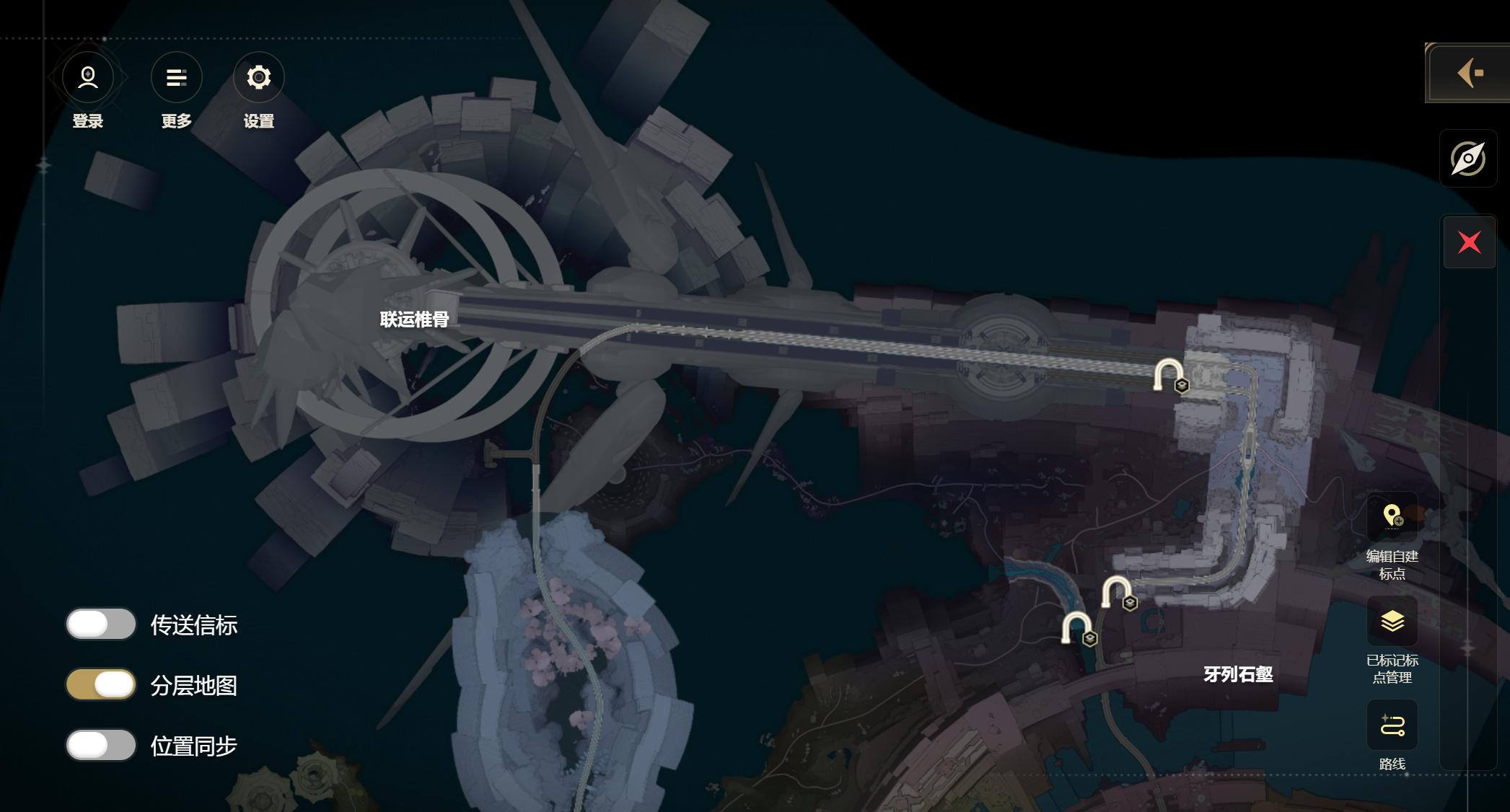1510x812 pixels.
Task: Select the 联运椎骨 area label
Action: (414, 319)
